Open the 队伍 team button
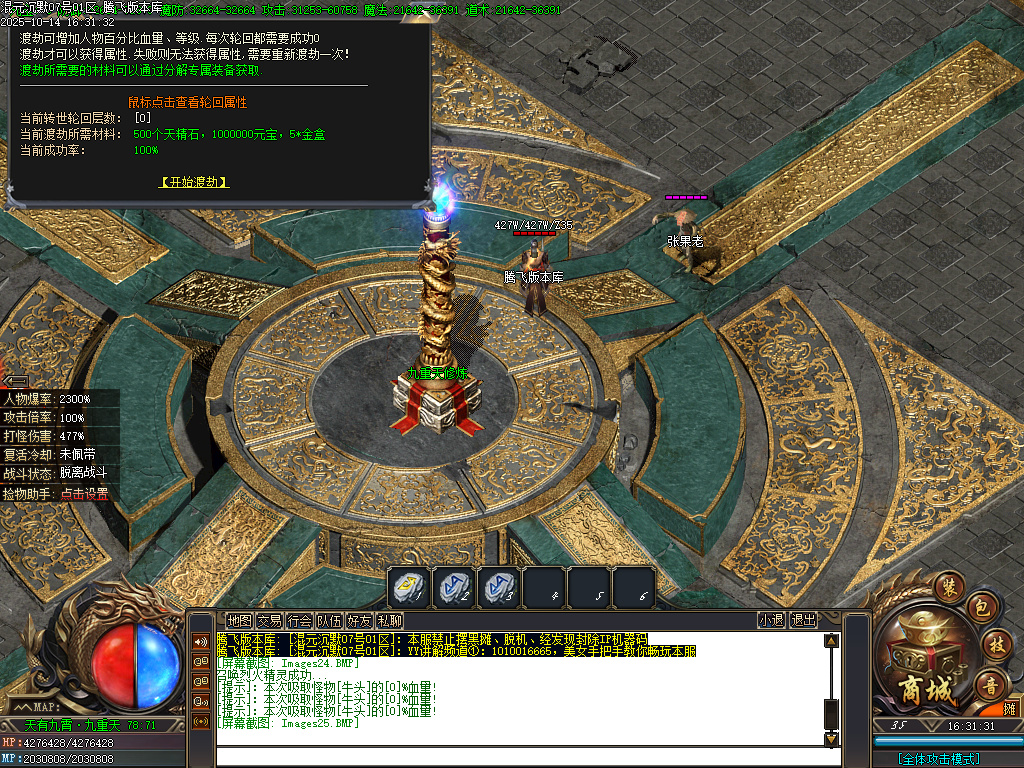 pos(329,620)
